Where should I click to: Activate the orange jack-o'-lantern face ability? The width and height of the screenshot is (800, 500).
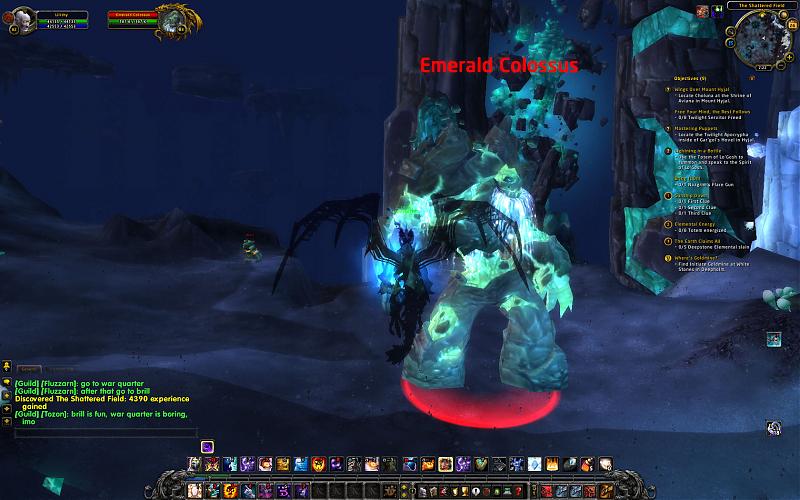coord(317,464)
